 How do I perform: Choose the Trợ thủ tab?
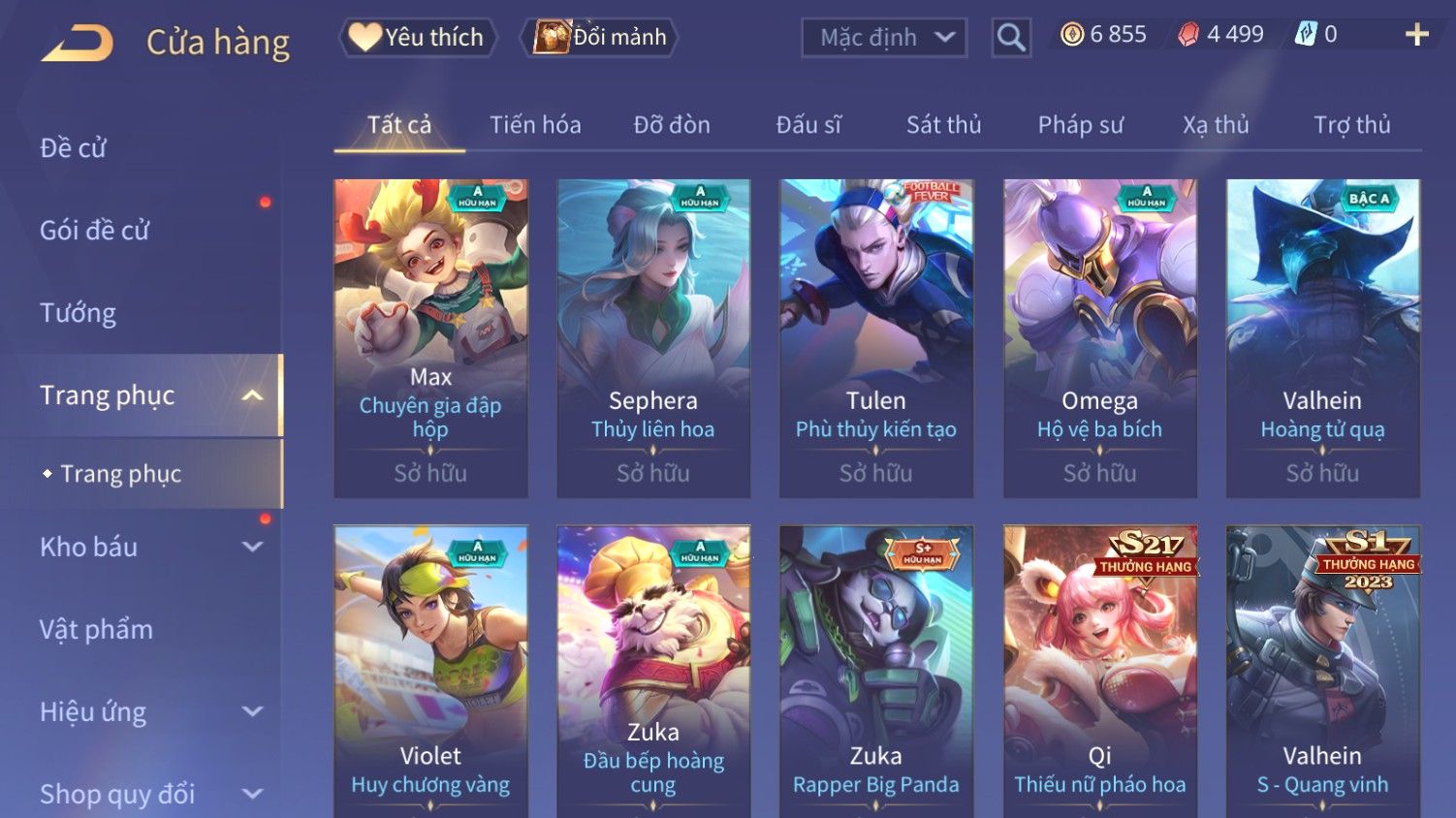pos(1351,125)
